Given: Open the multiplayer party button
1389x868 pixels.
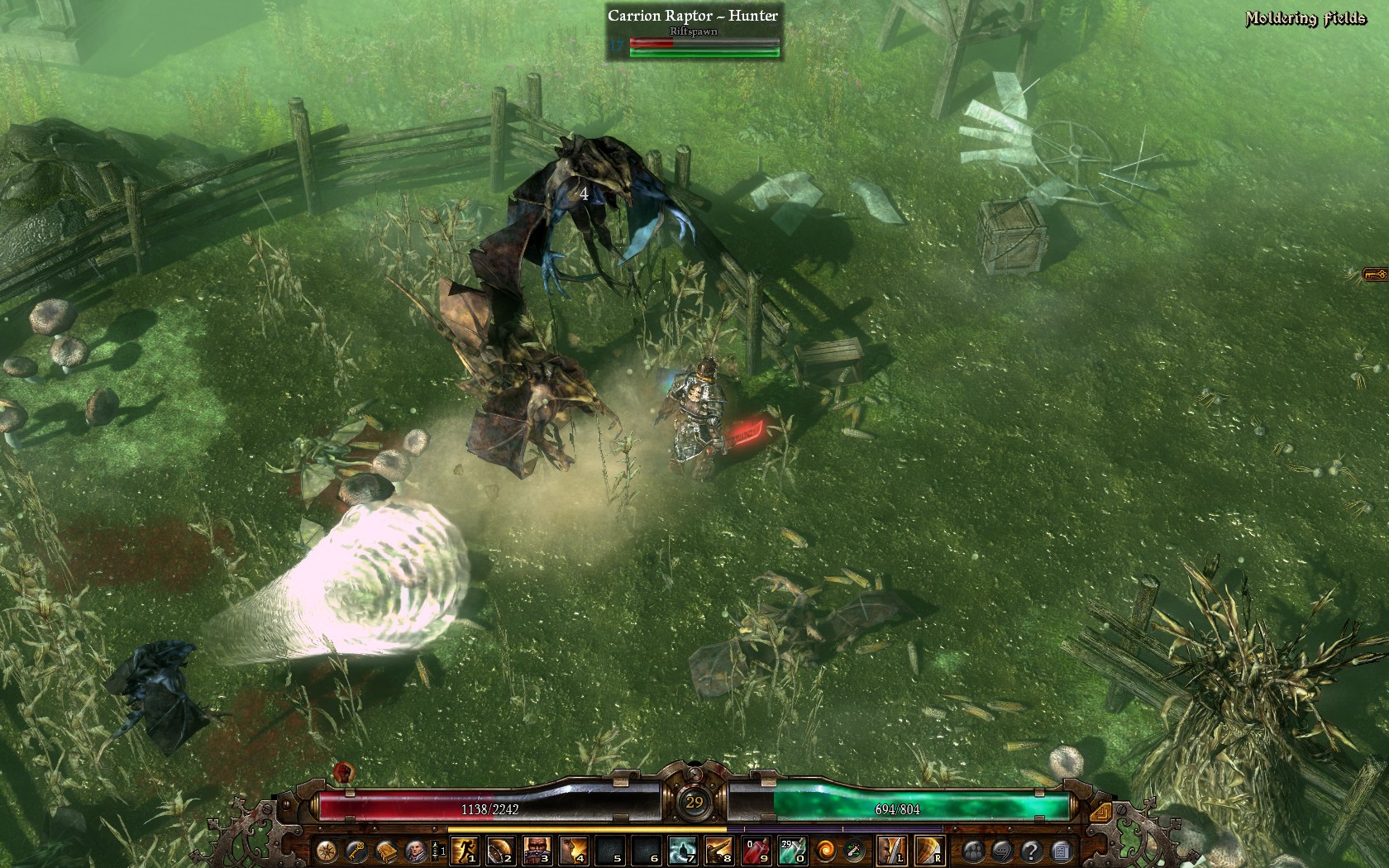Looking at the screenshot, I should click(x=973, y=850).
